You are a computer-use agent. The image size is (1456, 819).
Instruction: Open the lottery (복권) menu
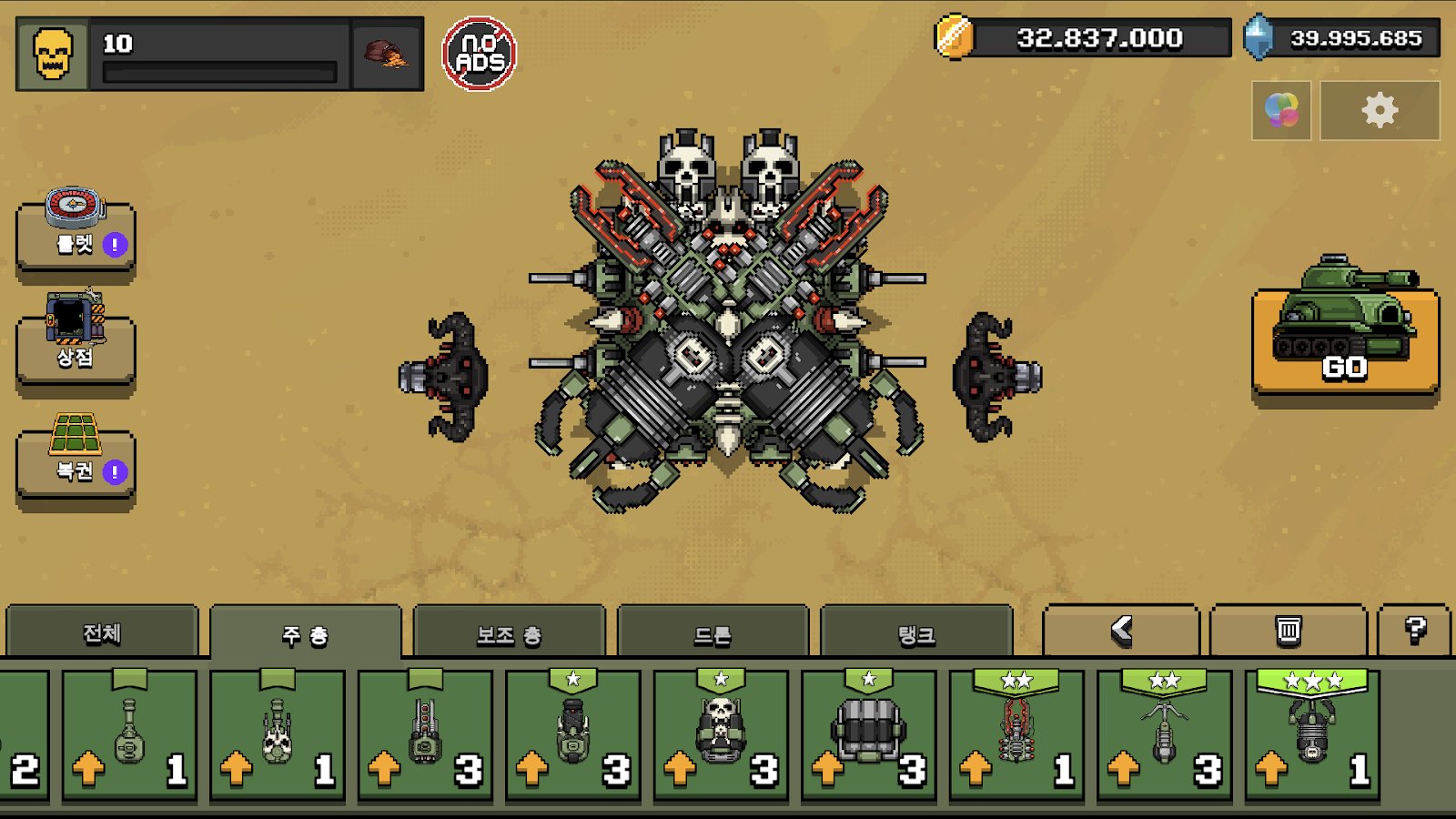pyautogui.click(x=76, y=460)
